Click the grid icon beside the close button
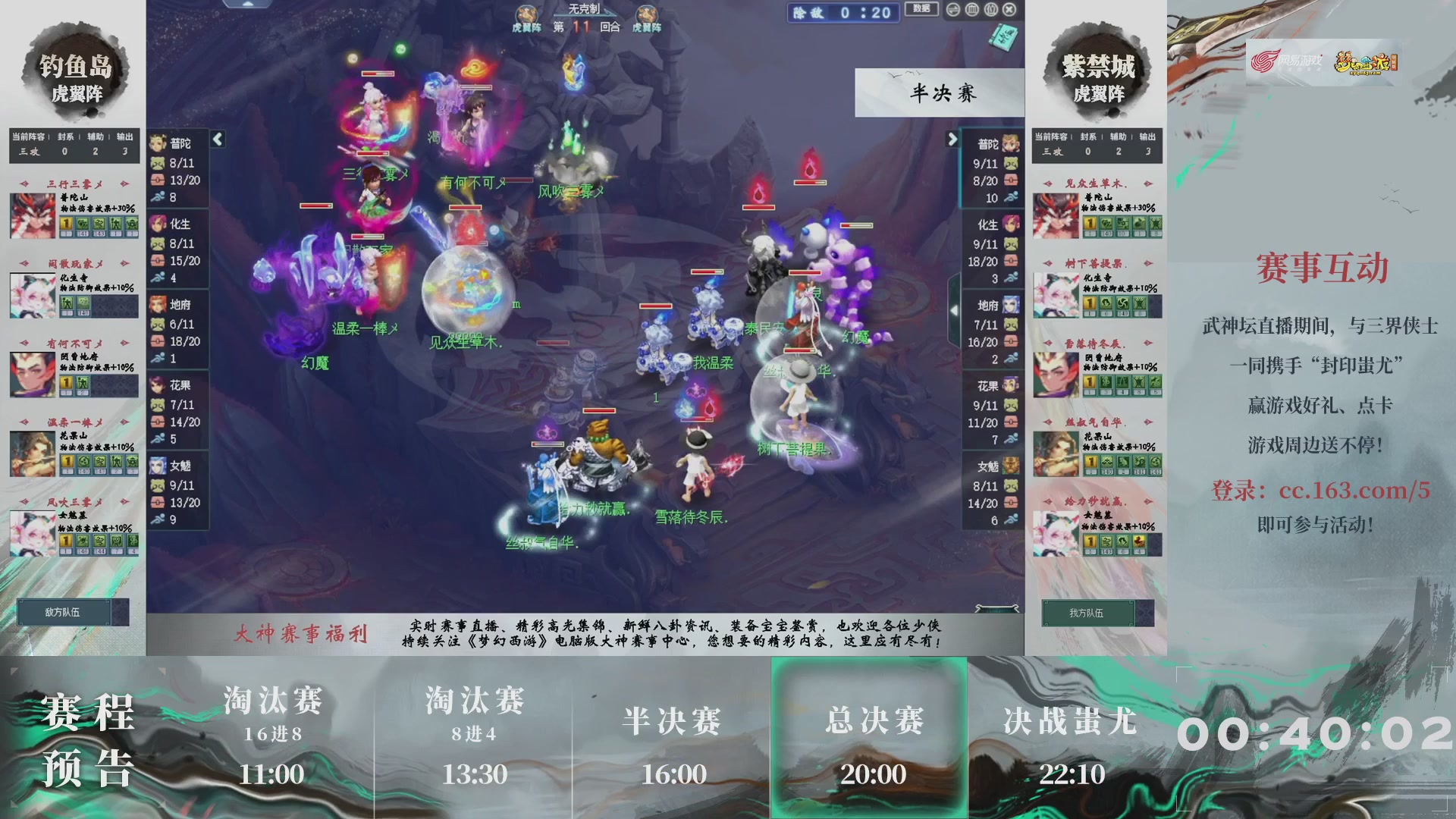1456x819 pixels. [990, 8]
